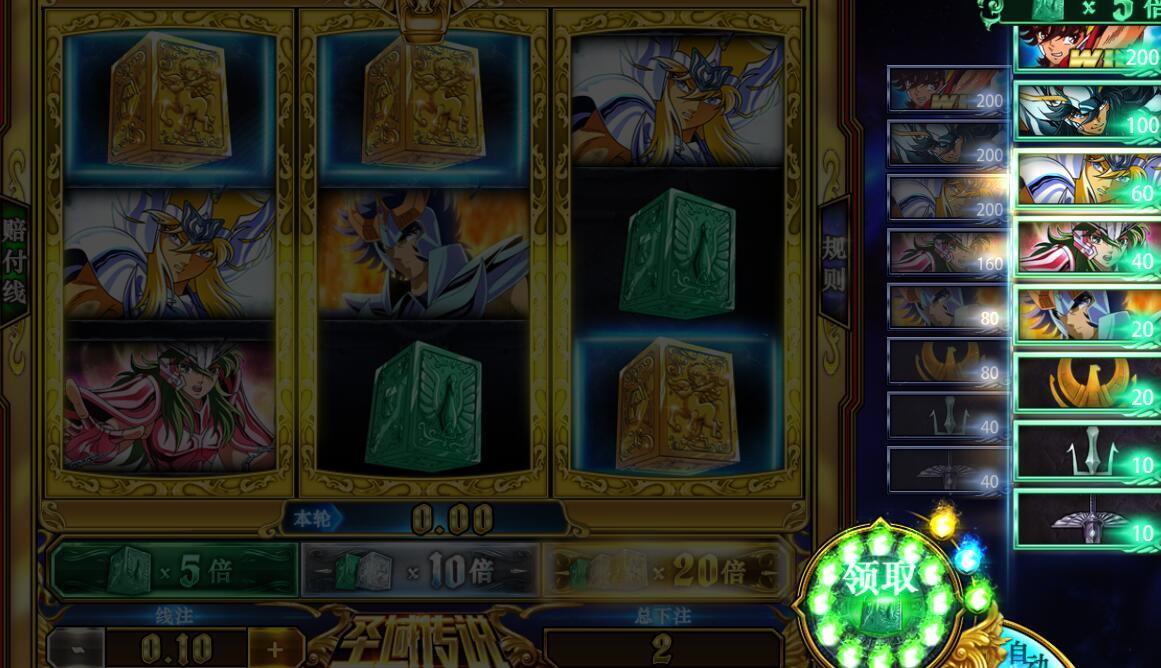Open the 规则 rules side tab
Screen dimensions: 1161x668
pyautogui.click(x=834, y=262)
